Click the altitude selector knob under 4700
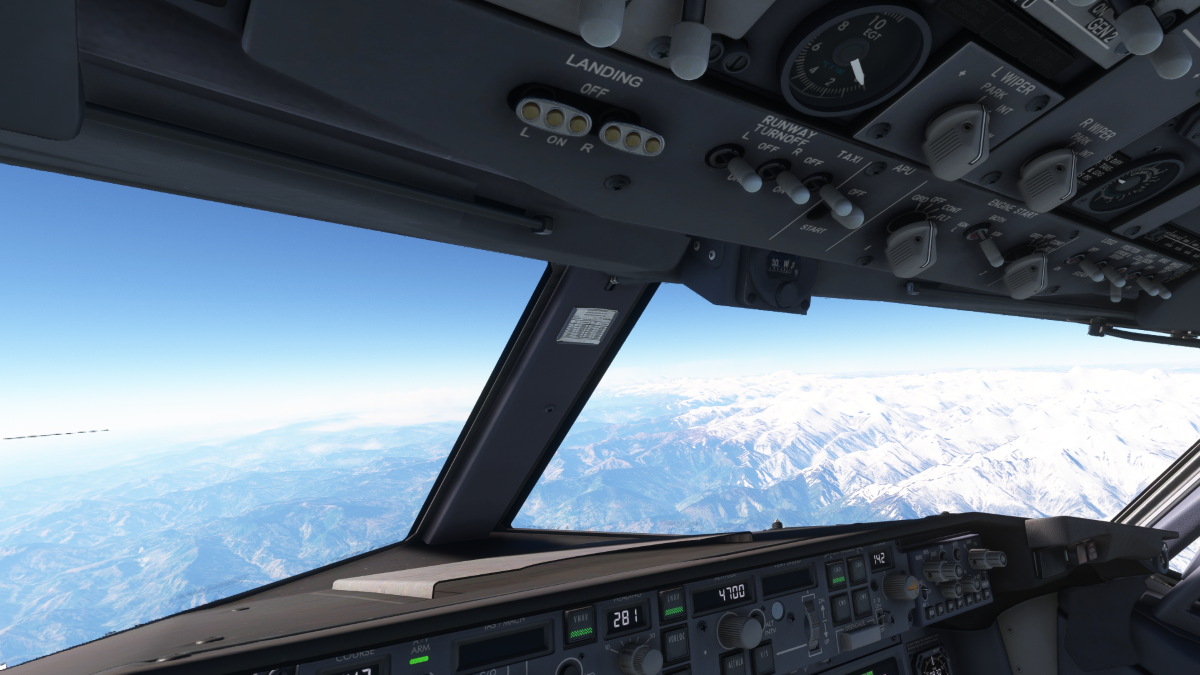1200x675 pixels. [x=737, y=630]
